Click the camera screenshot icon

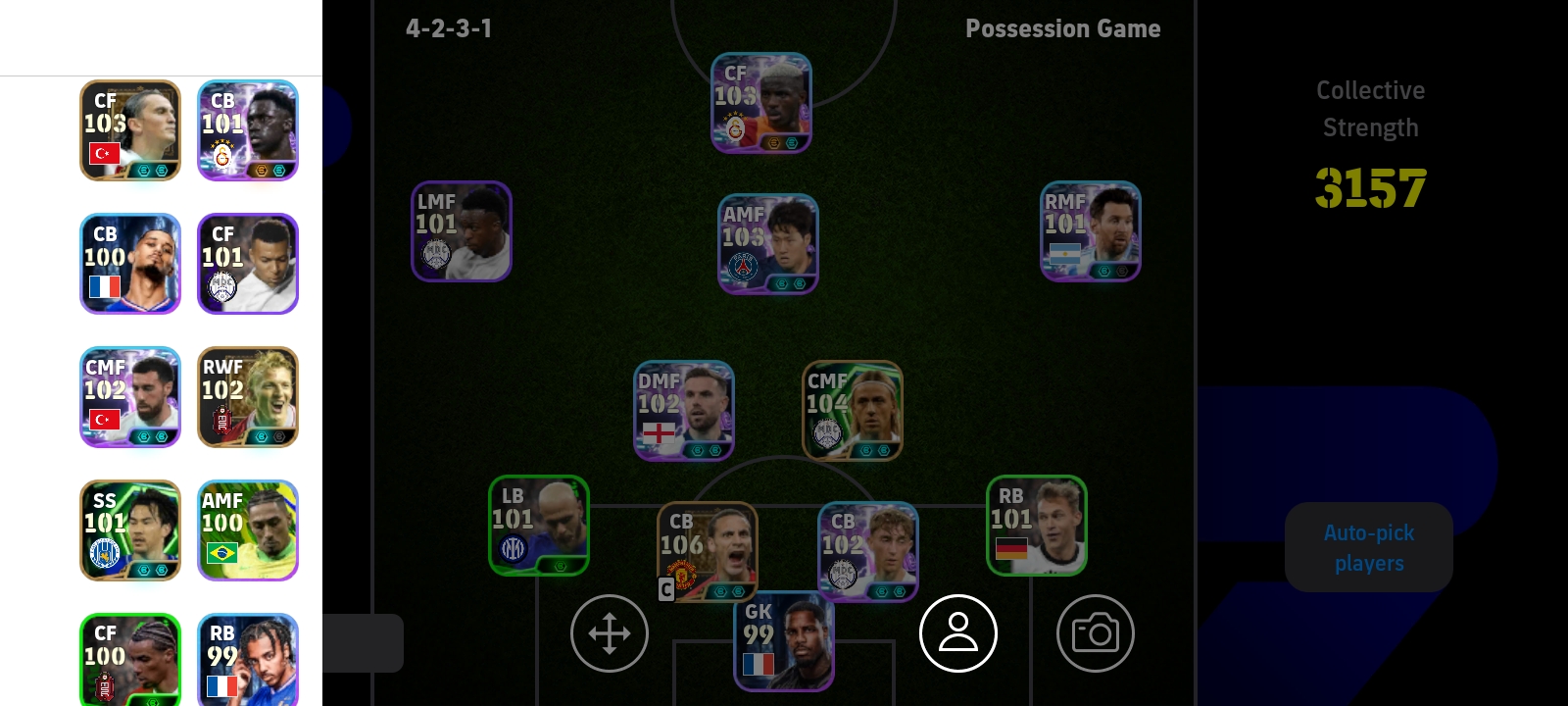tap(1095, 633)
